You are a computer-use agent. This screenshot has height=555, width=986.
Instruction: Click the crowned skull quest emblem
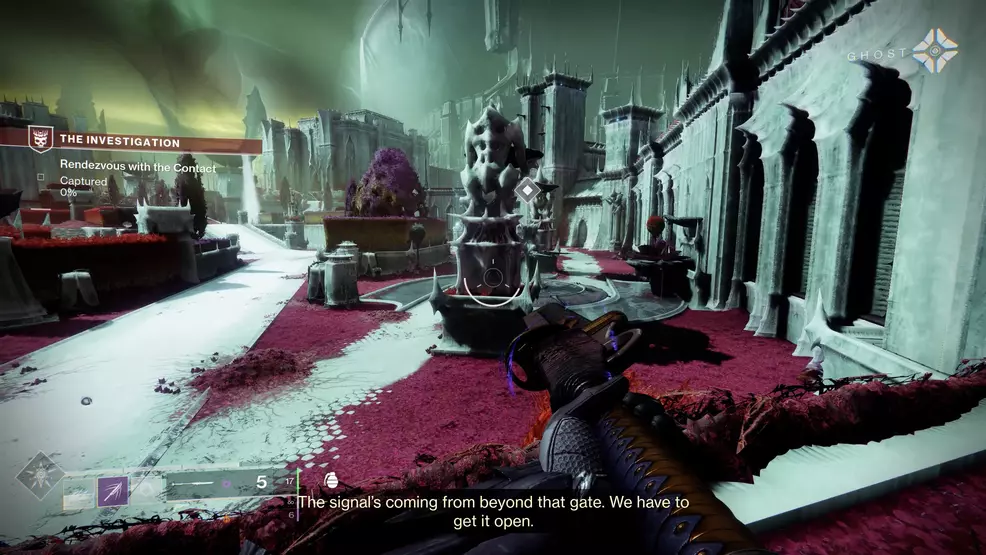click(42, 143)
